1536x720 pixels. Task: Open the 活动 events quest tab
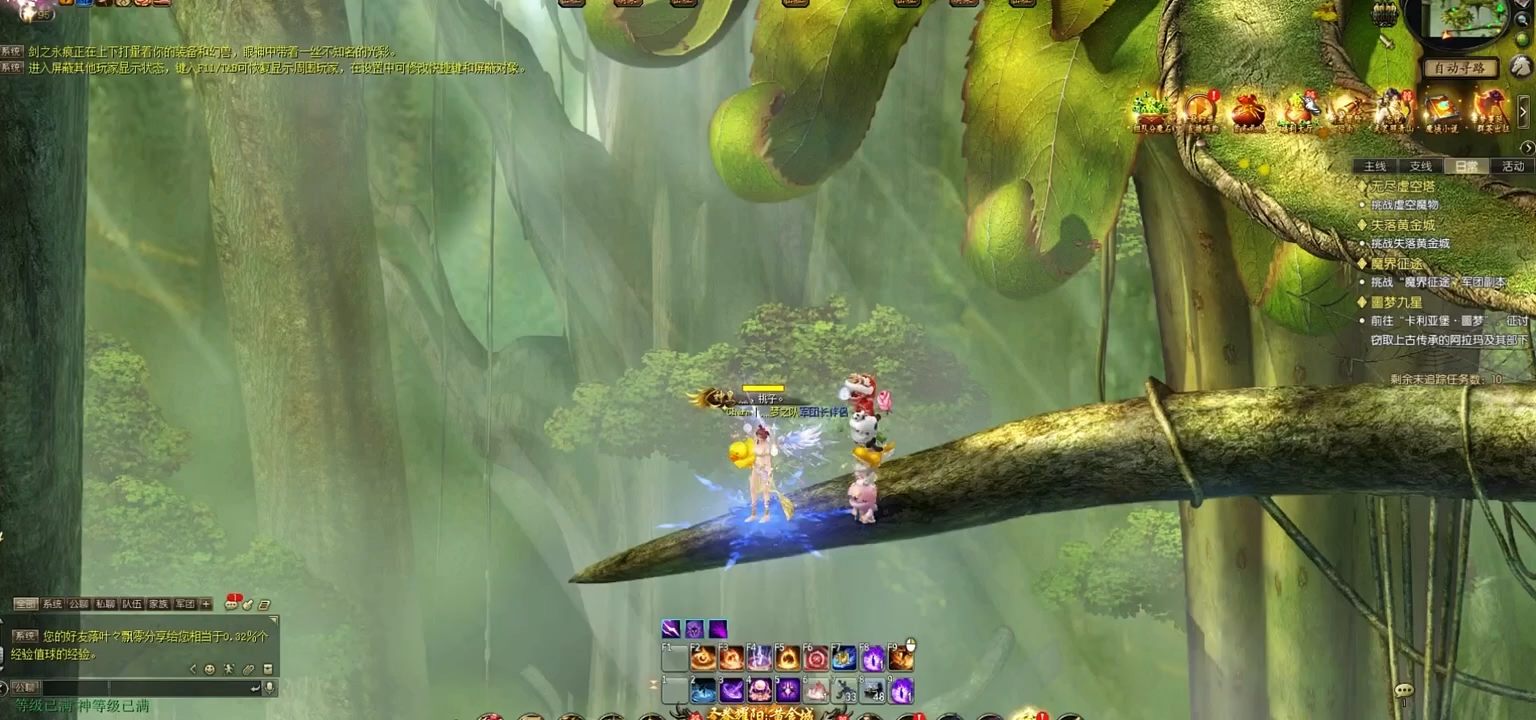click(1513, 166)
